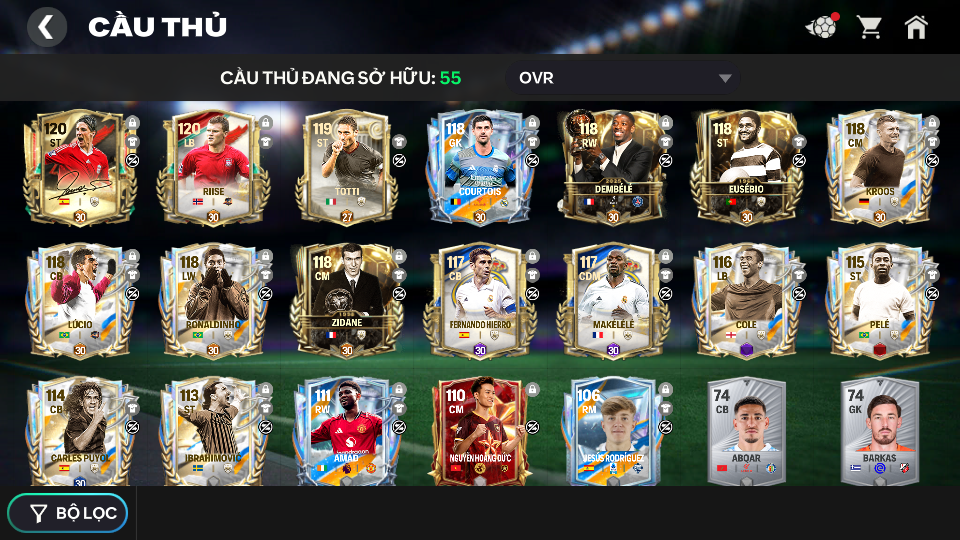
Task: Go back with the arrow button
Action: [x=46, y=27]
